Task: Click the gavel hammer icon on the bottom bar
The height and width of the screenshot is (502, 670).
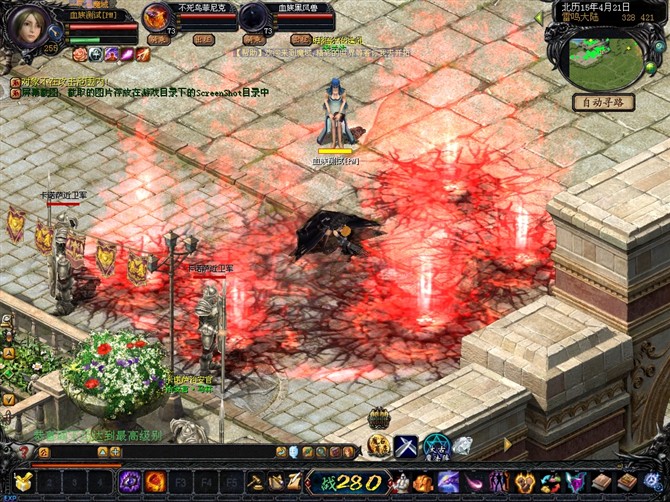Action: click(x=255, y=482)
